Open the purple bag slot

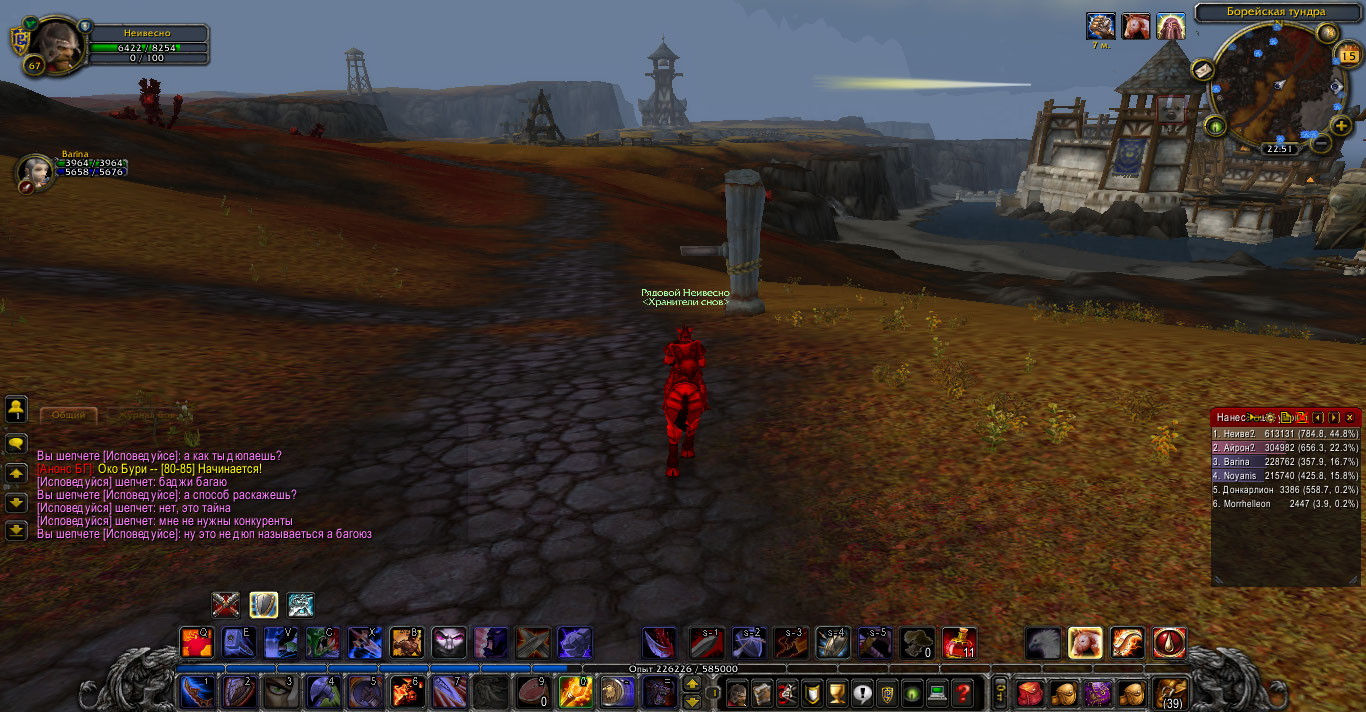coord(1098,692)
